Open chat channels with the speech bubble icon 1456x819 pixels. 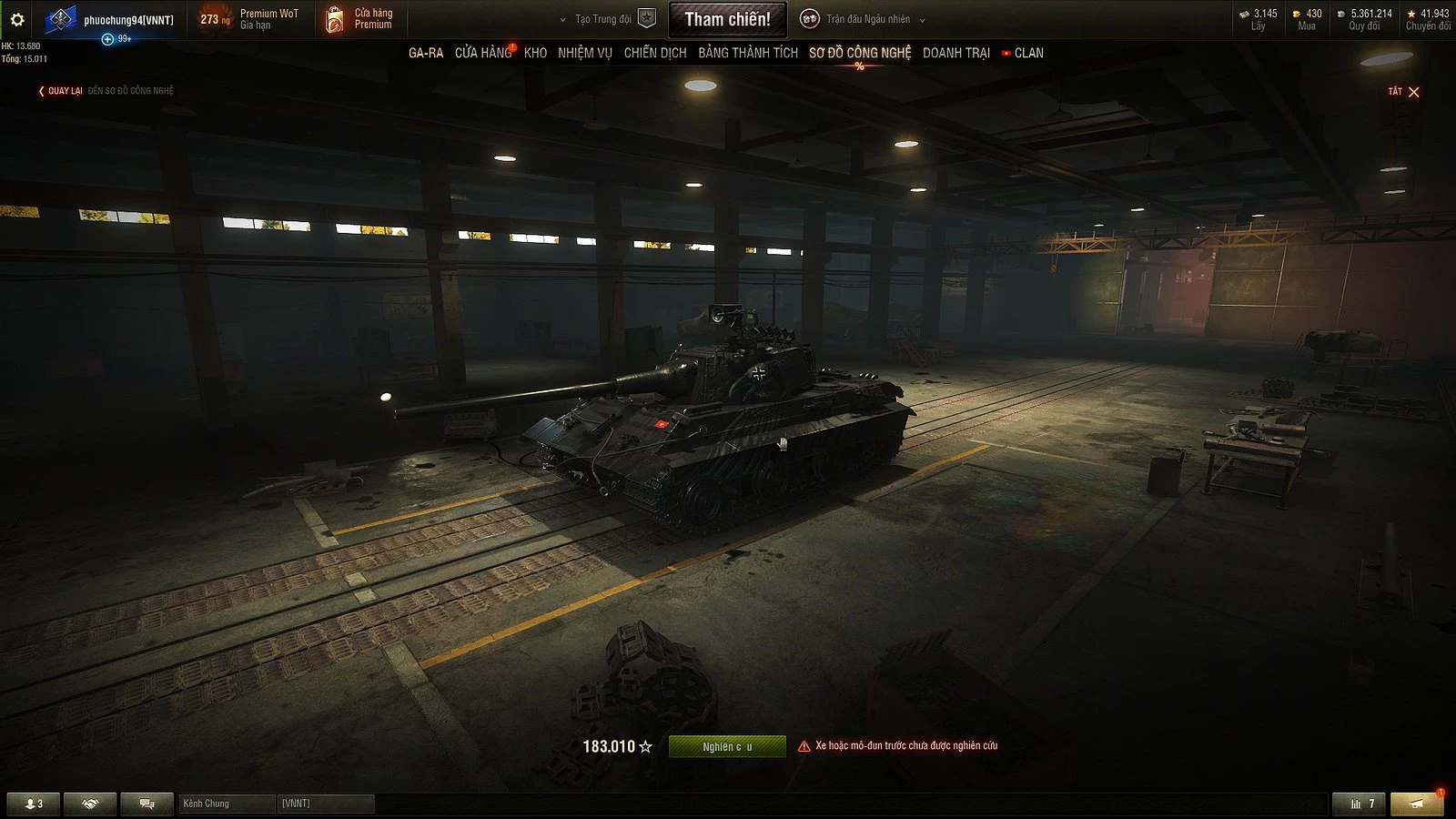pos(146,804)
